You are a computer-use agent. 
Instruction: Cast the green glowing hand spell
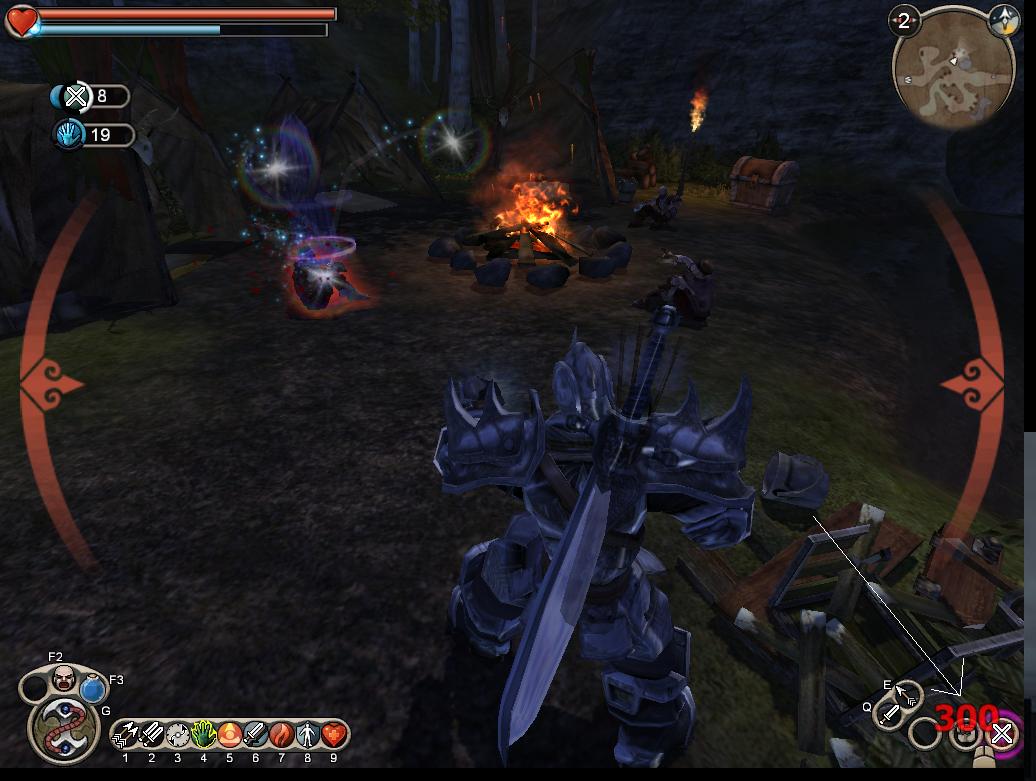click(204, 735)
